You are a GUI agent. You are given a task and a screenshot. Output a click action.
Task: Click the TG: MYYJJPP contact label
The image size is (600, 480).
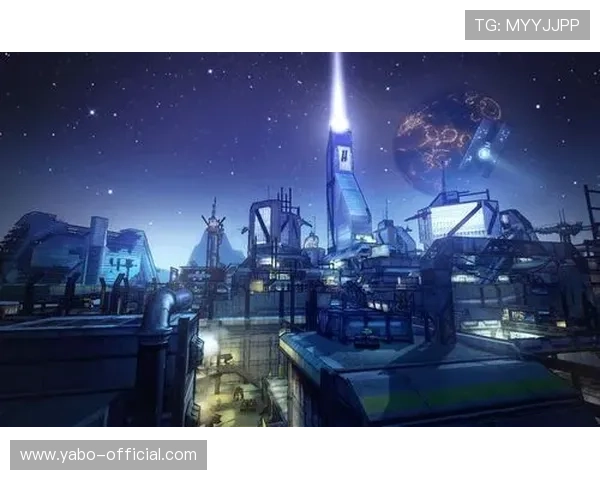click(x=527, y=24)
